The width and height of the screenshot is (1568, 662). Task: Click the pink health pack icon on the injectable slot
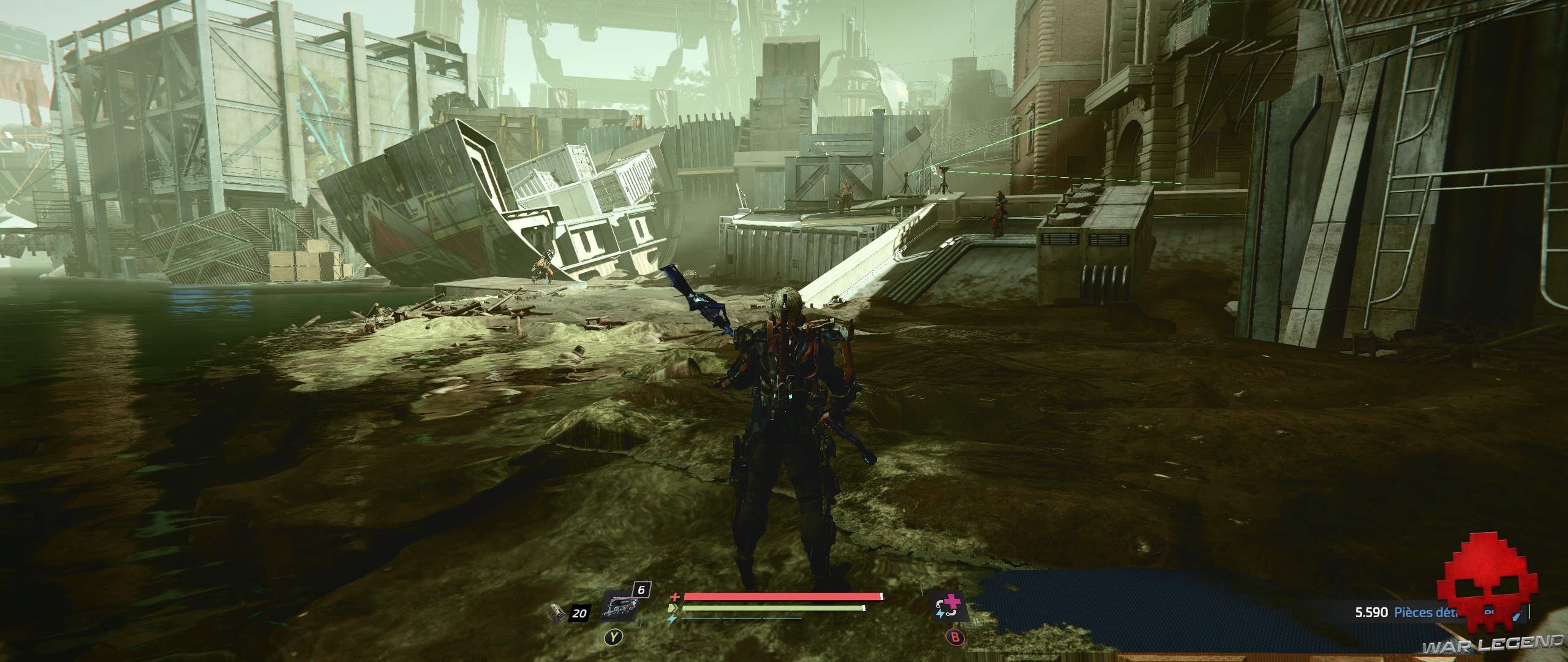click(953, 600)
